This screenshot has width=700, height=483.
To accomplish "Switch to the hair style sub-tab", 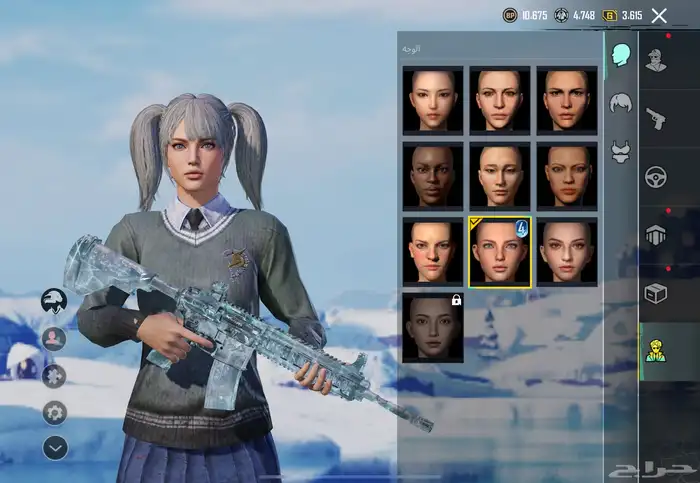I will coord(620,102).
